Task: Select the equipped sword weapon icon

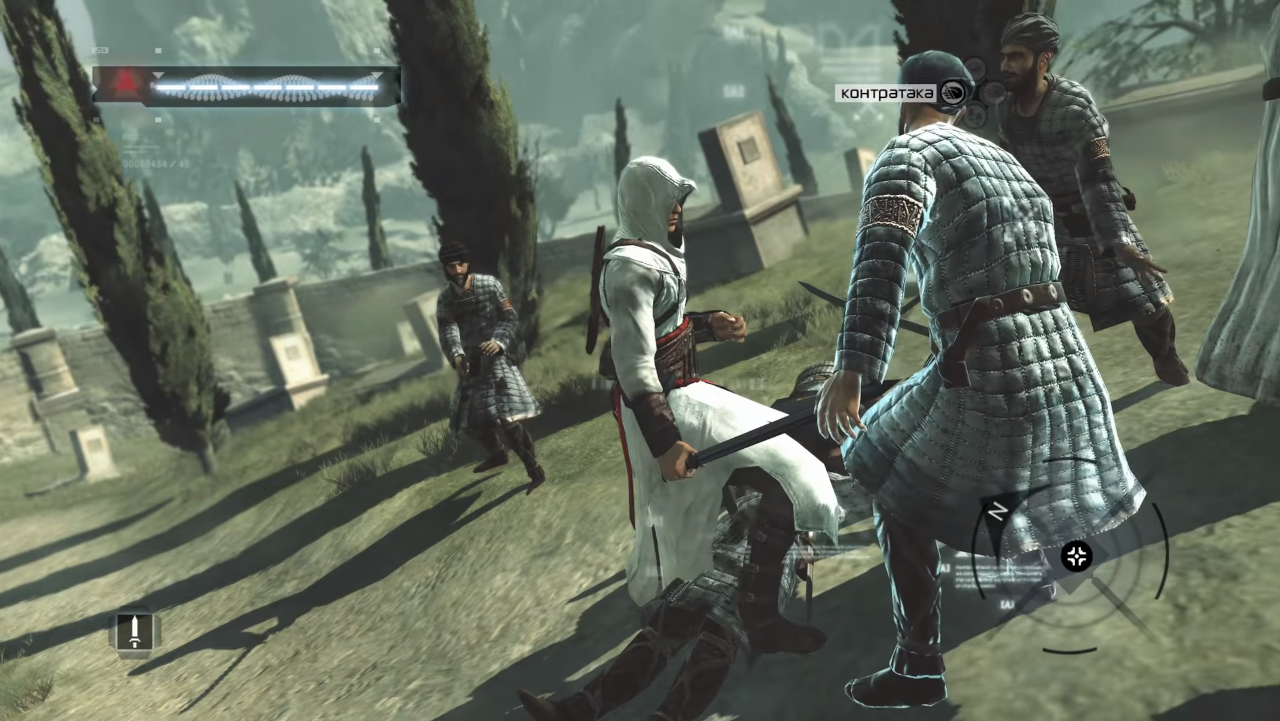Action: point(134,632)
